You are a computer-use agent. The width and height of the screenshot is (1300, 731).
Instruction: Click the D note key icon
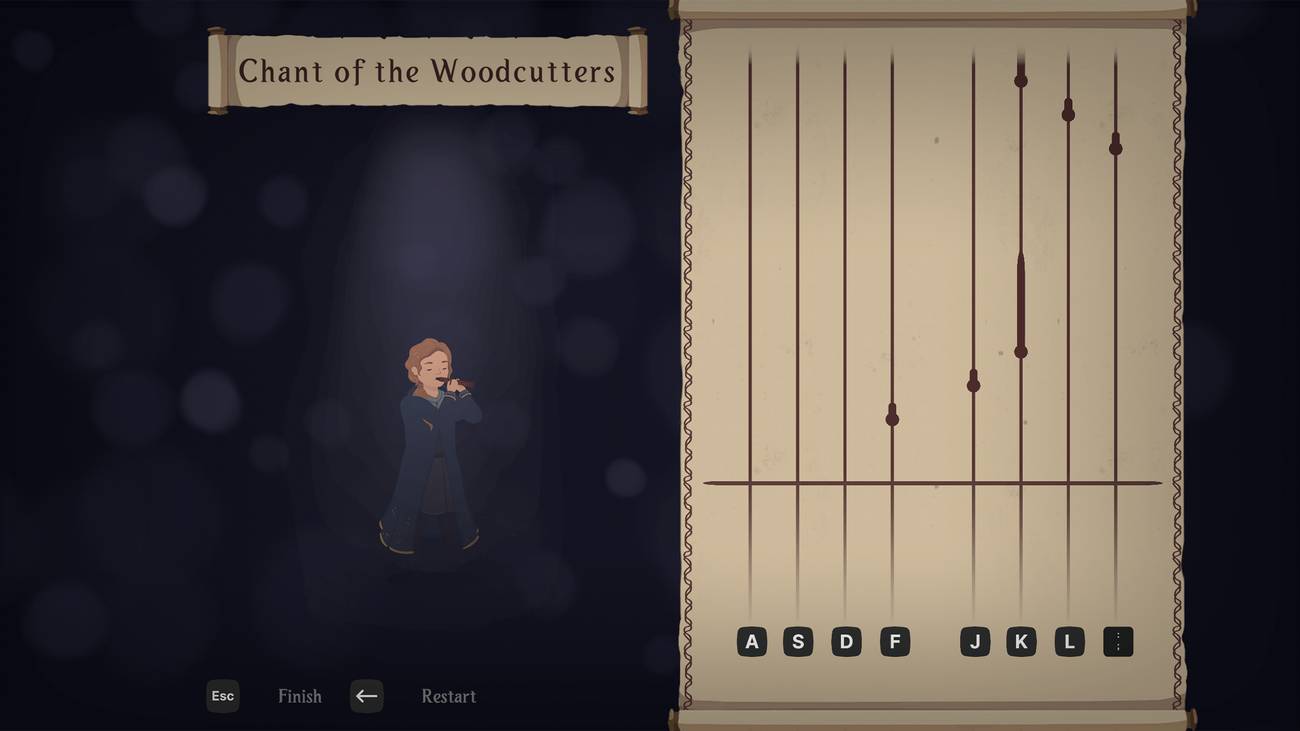coord(846,641)
